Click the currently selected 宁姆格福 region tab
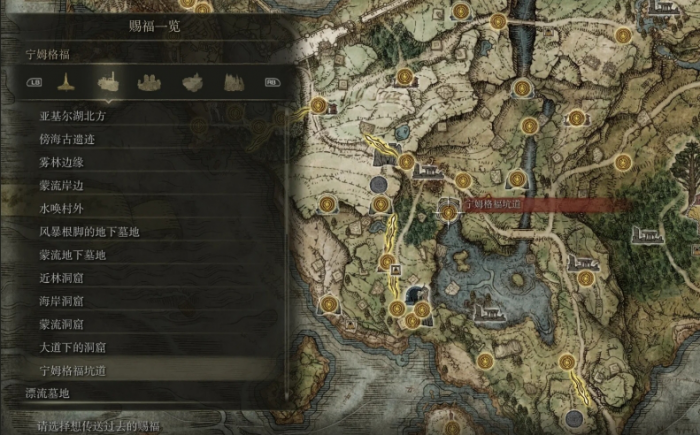Image resolution: width=700 pixels, height=435 pixels. click(x=107, y=82)
